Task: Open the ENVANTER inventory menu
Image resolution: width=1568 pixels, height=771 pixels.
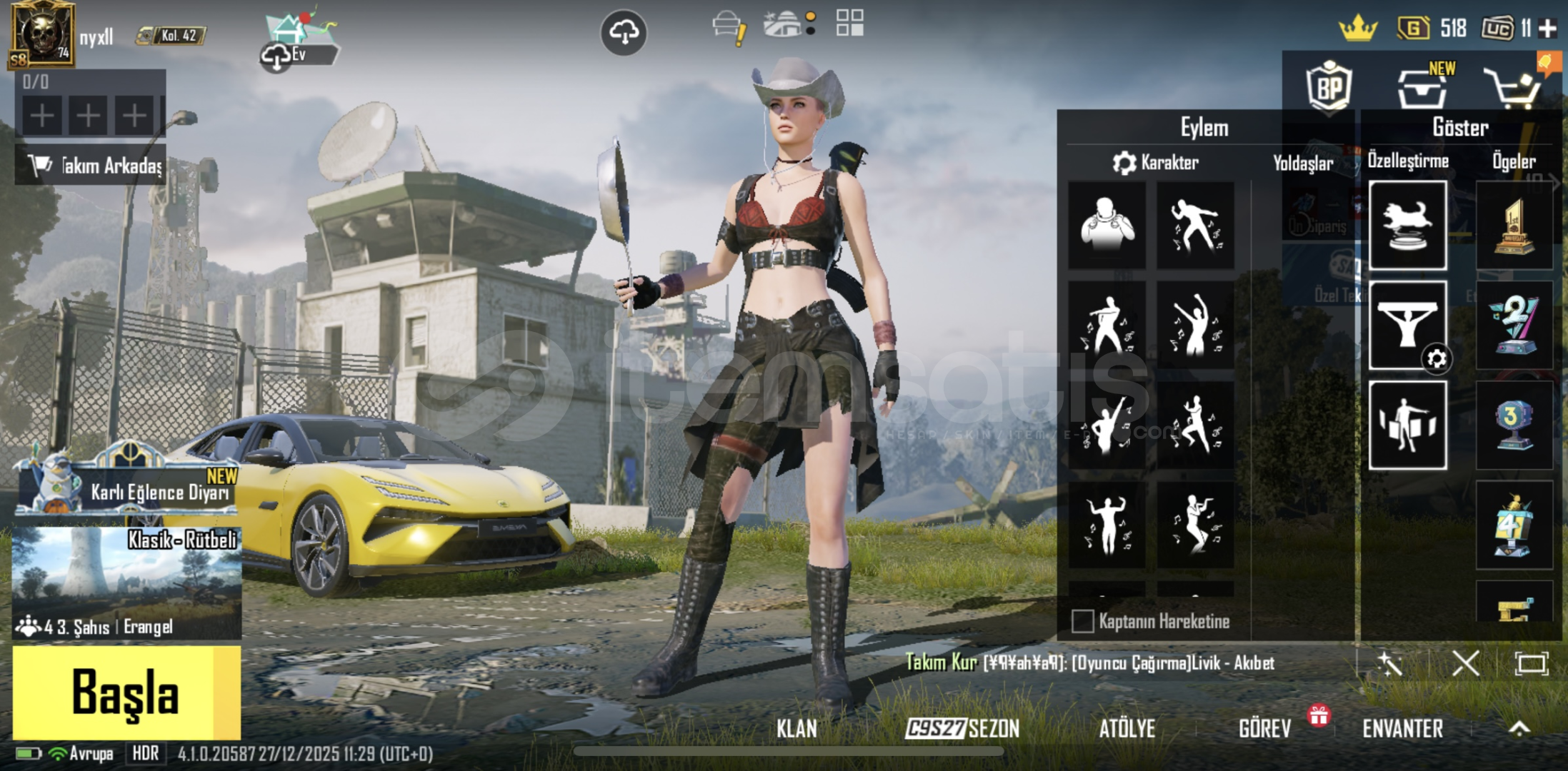Action: click(1402, 729)
